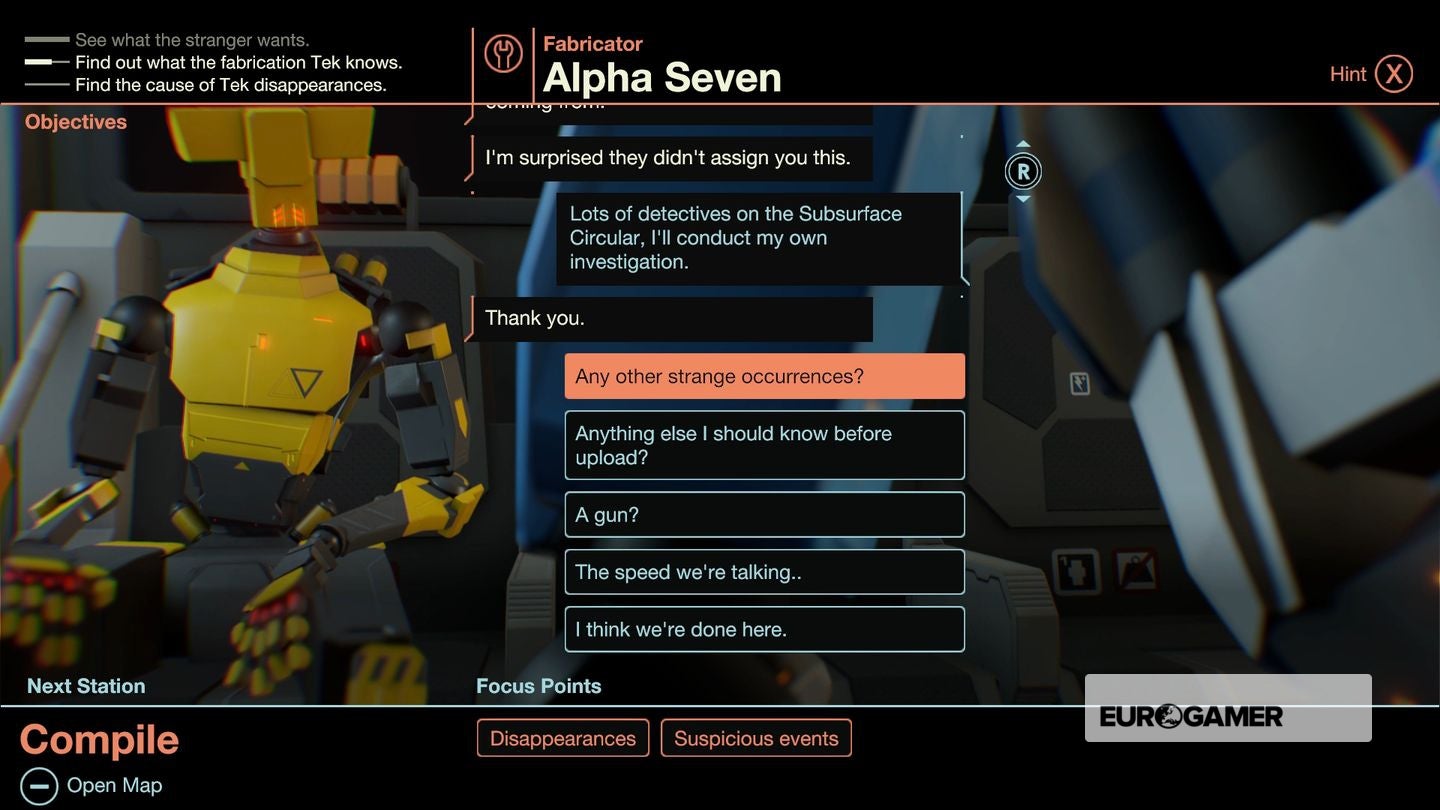Toggle the Suspicious events focus point
This screenshot has height=810, width=1440.
click(x=756, y=737)
